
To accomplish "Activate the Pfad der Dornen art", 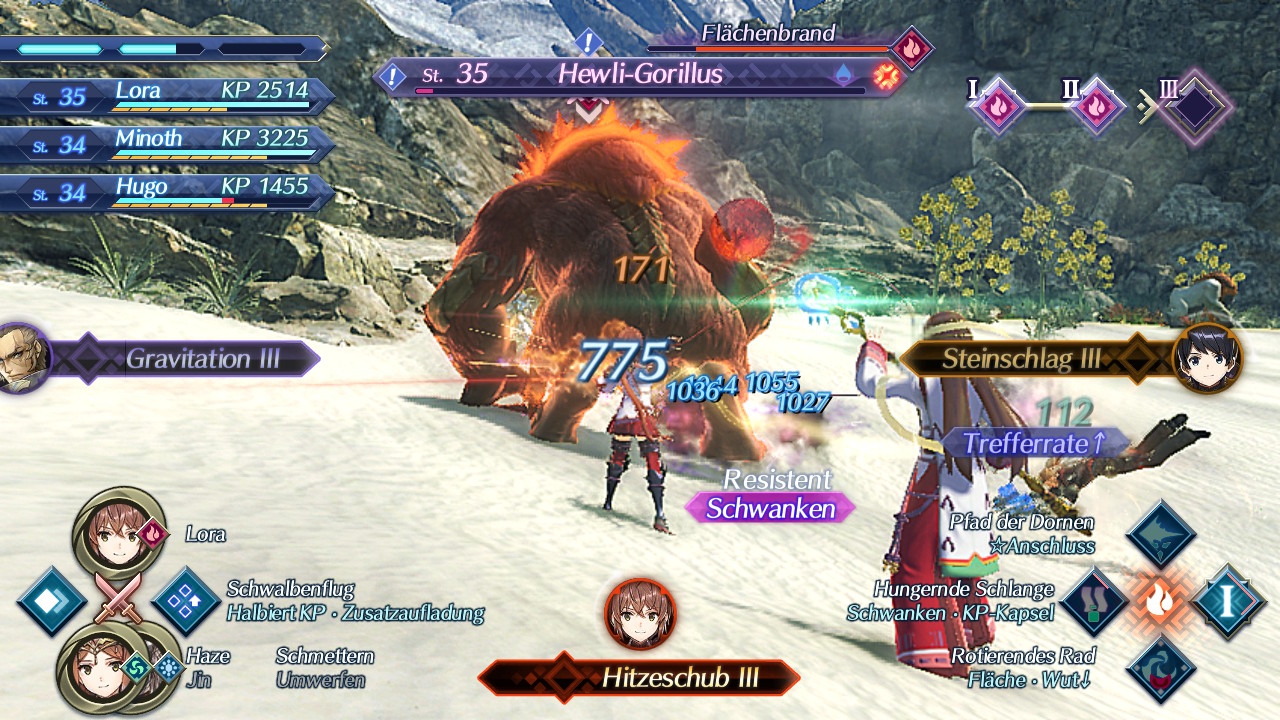I will [1161, 535].
